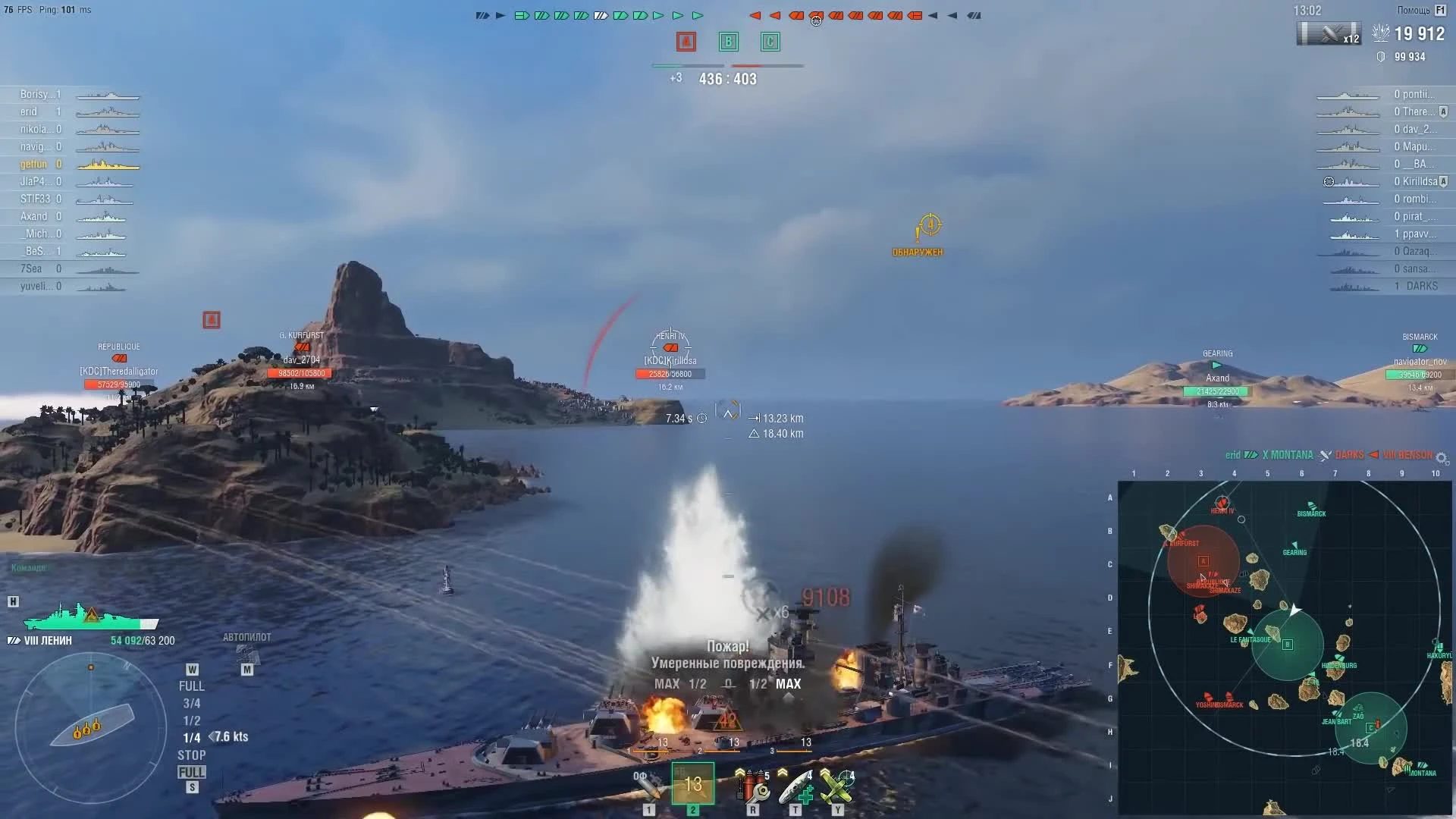Select capture point C indicator at top

click(x=770, y=42)
